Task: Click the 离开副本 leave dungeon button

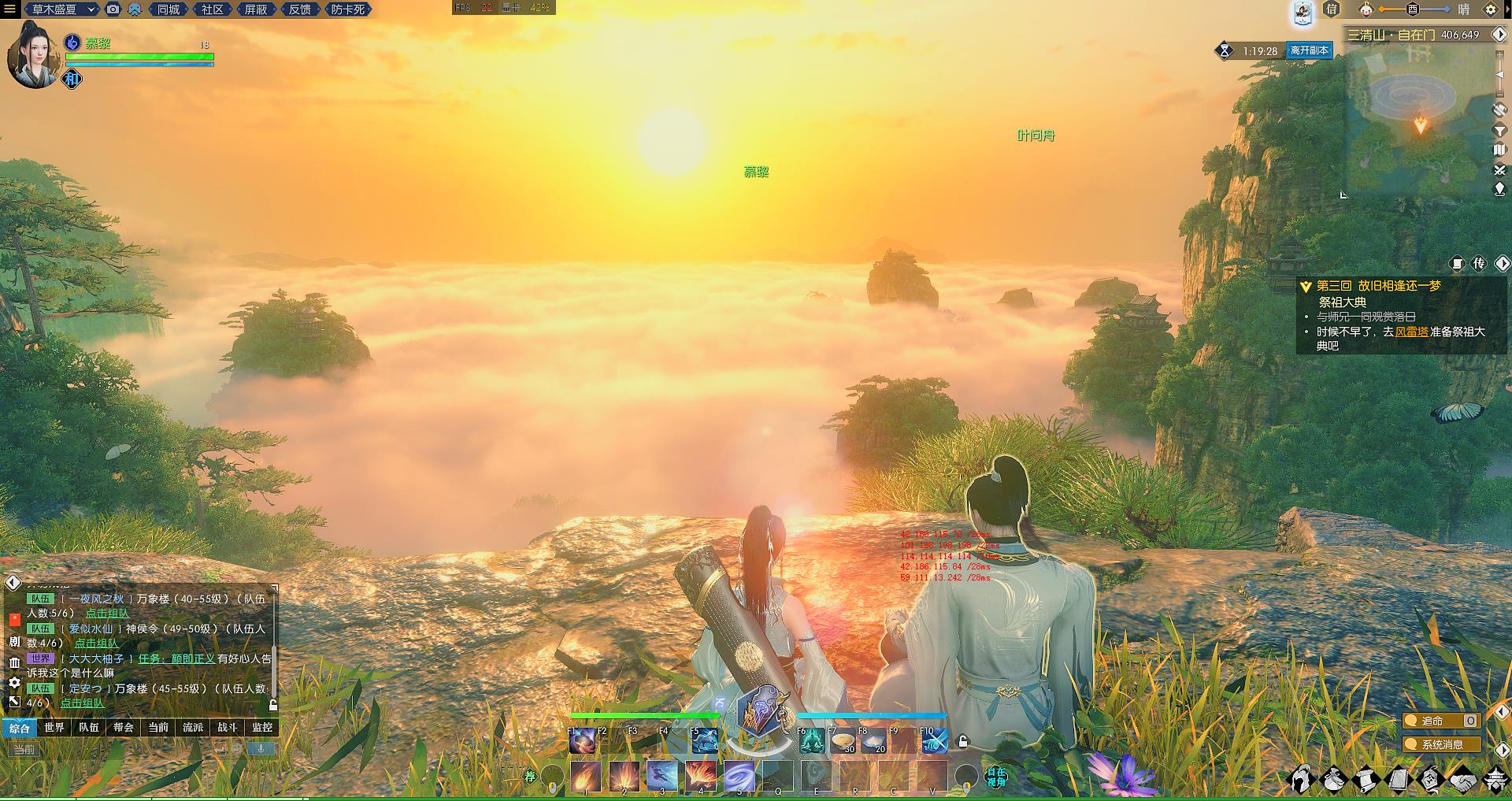Action: pyautogui.click(x=1309, y=50)
